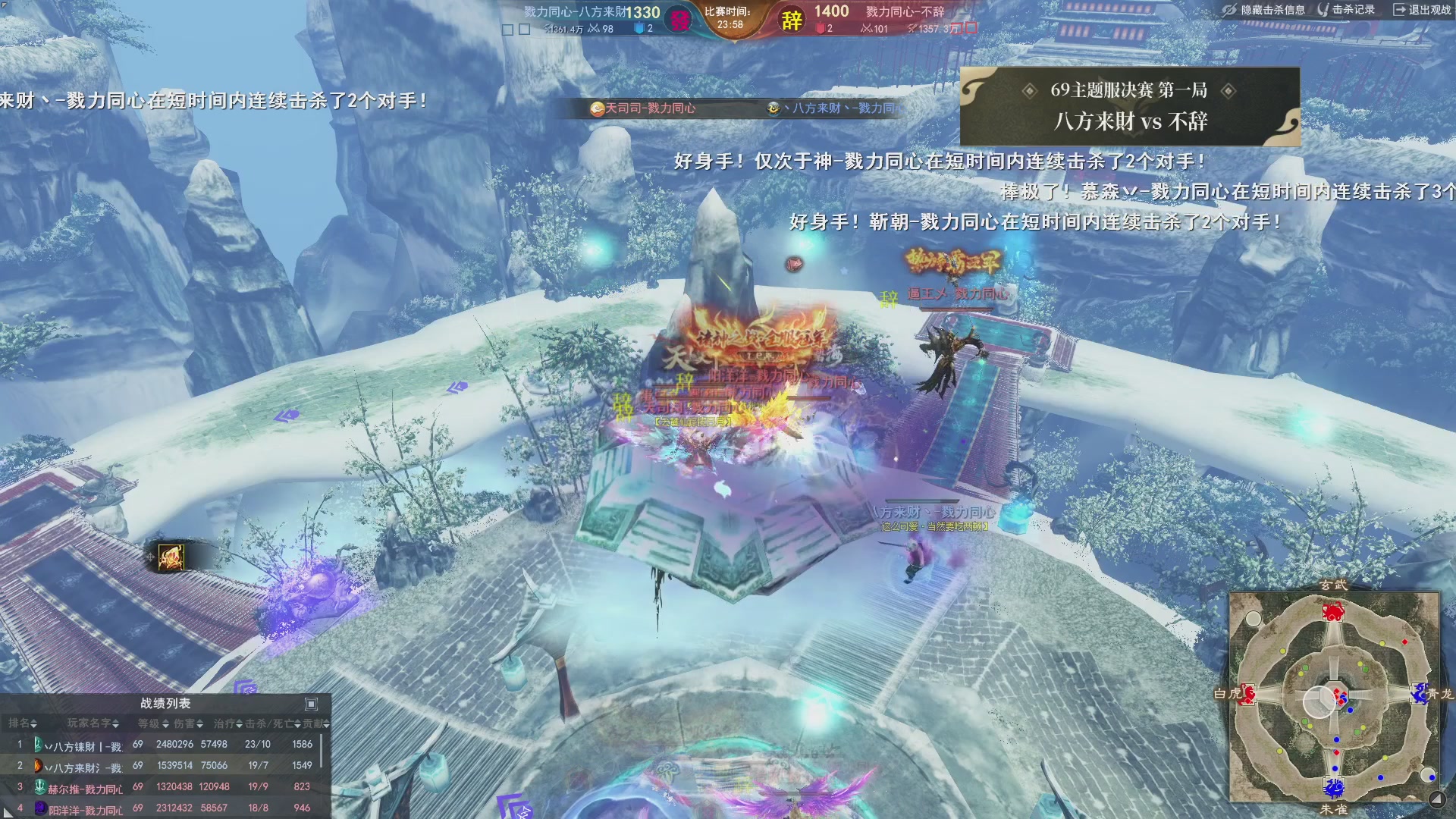This screenshot has height=819, width=1456.
Task: Sort scoreboard by the 伤害 column
Action: [x=185, y=723]
